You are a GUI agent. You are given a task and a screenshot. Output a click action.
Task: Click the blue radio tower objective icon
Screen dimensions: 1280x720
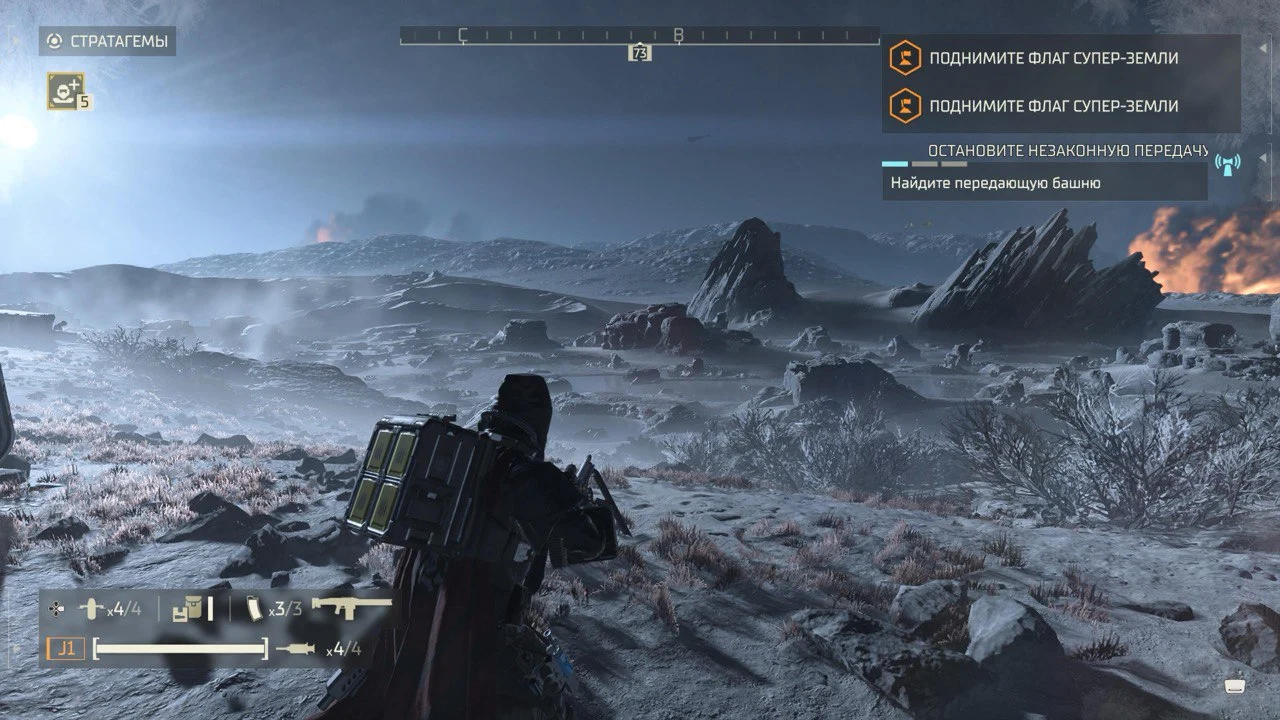1227,162
